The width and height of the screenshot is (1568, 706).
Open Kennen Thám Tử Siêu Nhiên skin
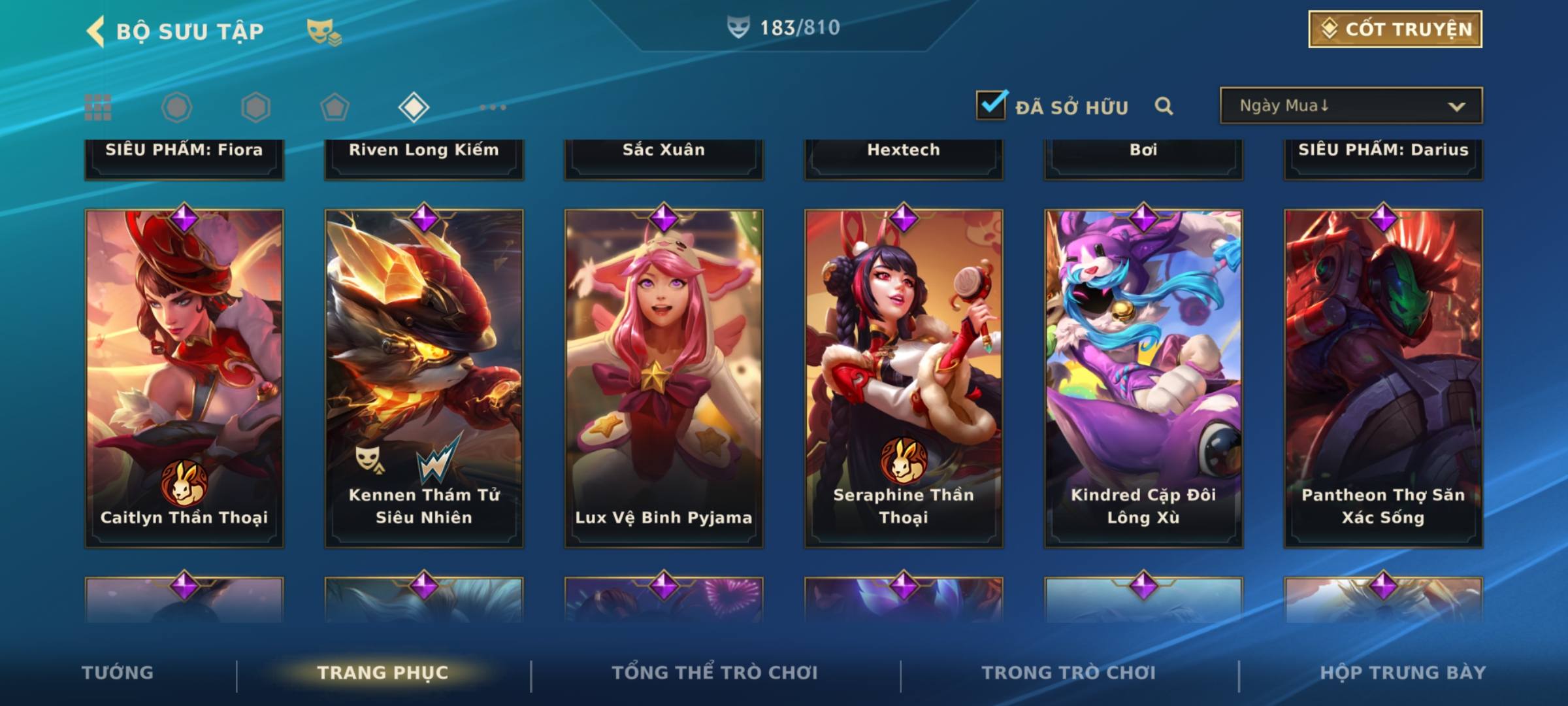point(424,378)
